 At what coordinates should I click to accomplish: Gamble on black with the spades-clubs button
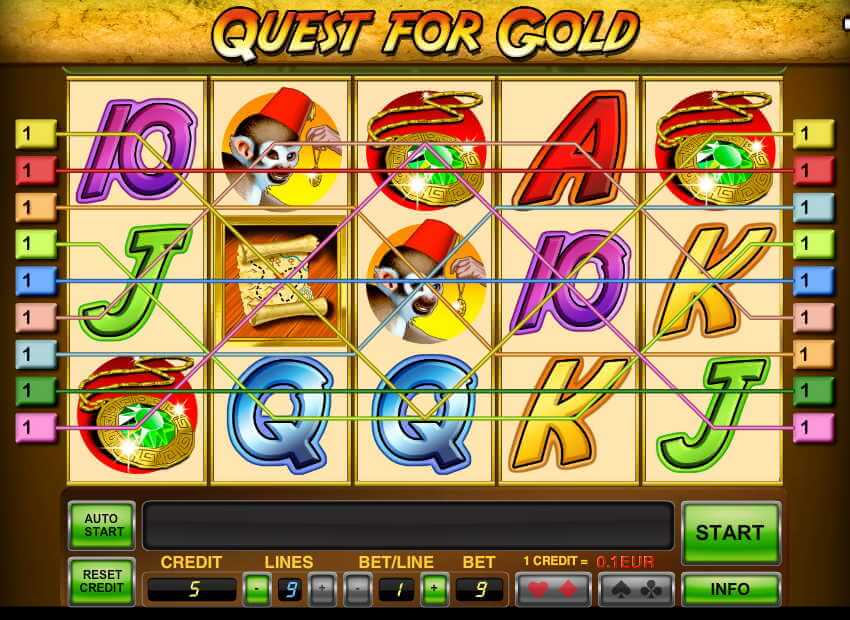point(636,589)
